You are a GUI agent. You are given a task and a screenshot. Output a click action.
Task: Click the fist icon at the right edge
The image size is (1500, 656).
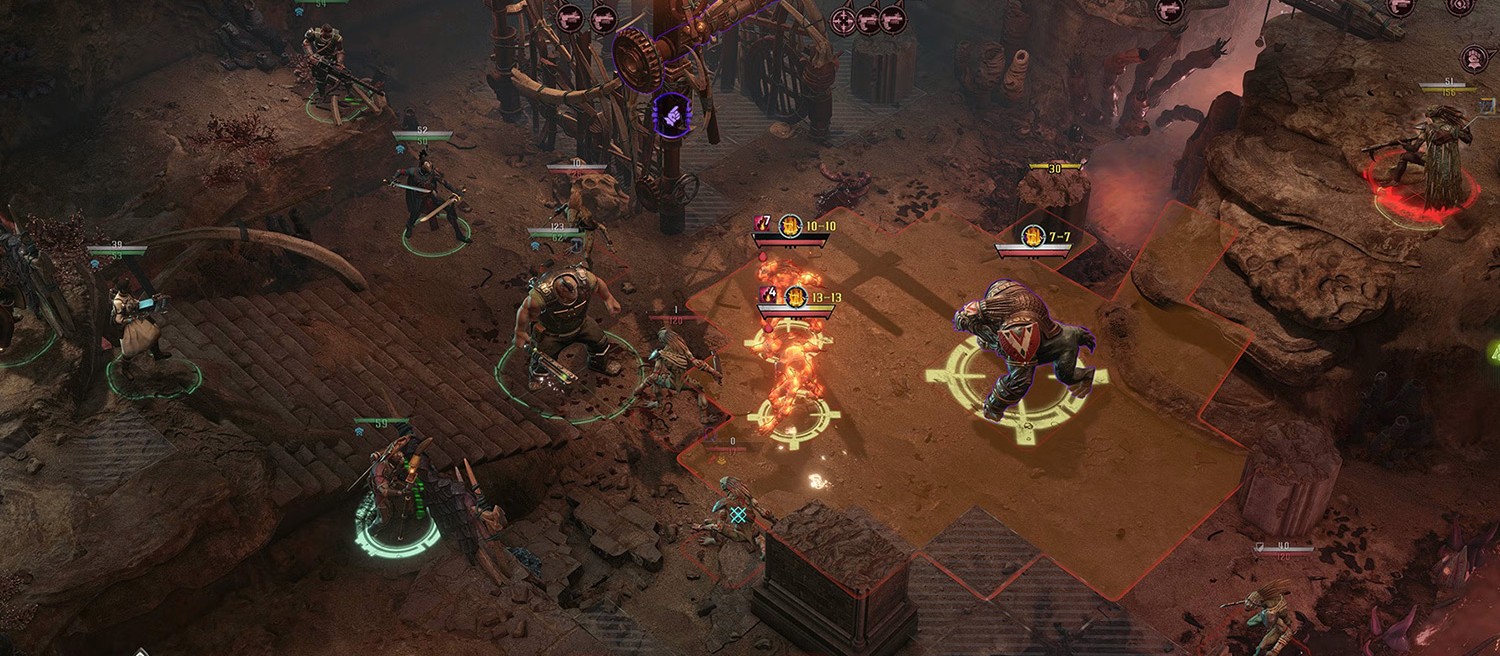pyautogui.click(x=1473, y=58)
